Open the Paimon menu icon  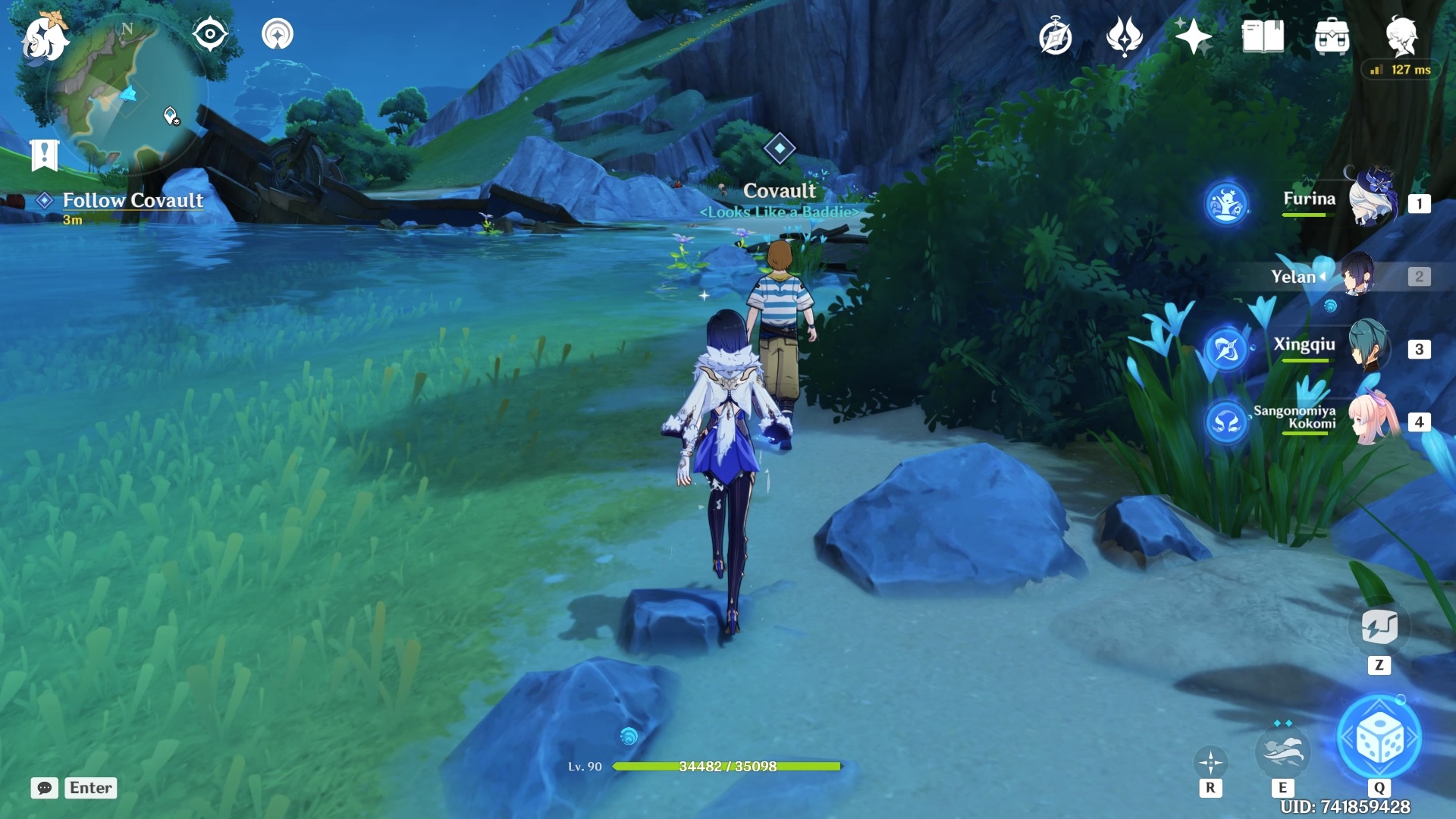click(x=44, y=38)
